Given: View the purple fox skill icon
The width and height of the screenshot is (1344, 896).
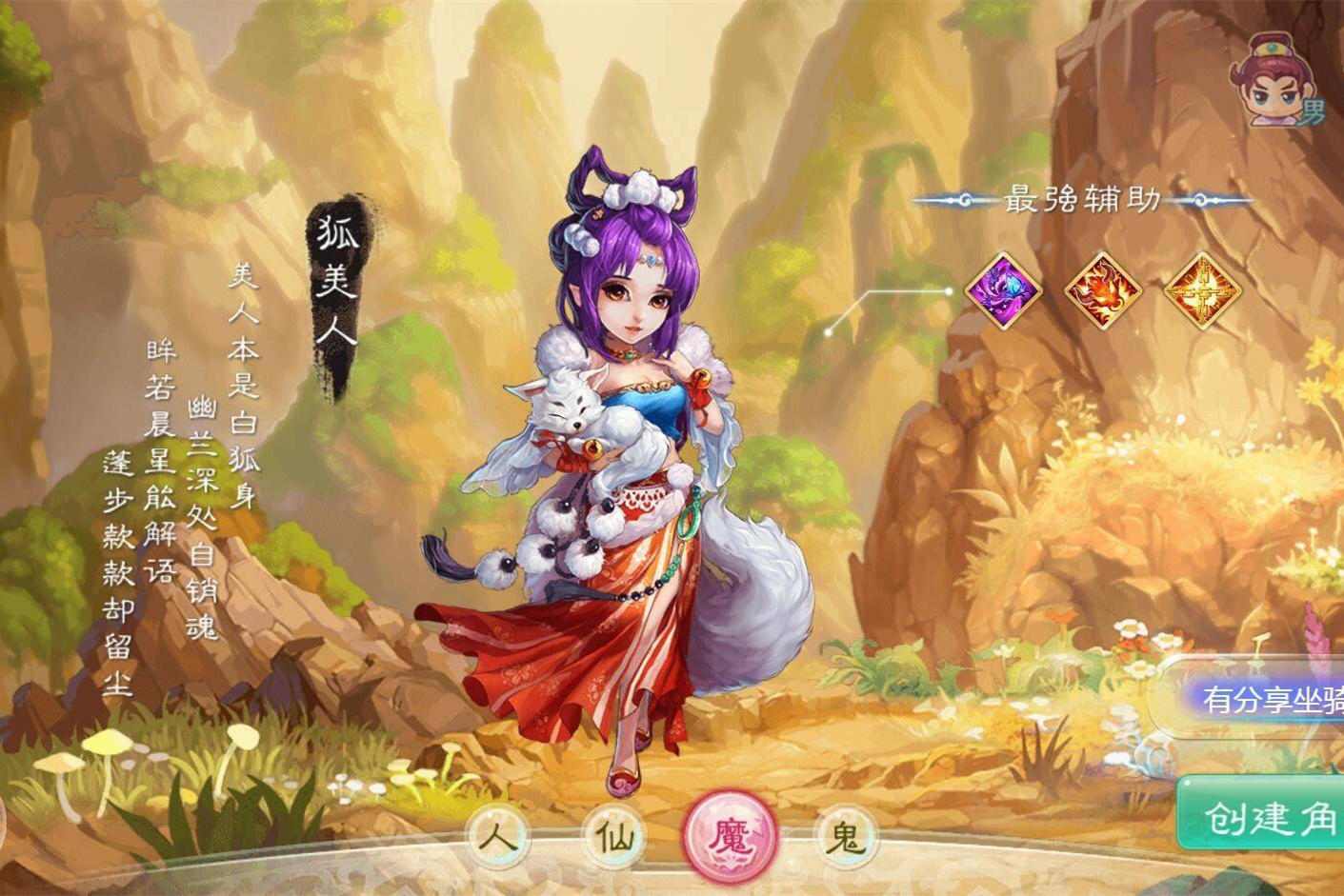Looking at the screenshot, I should click(1002, 289).
